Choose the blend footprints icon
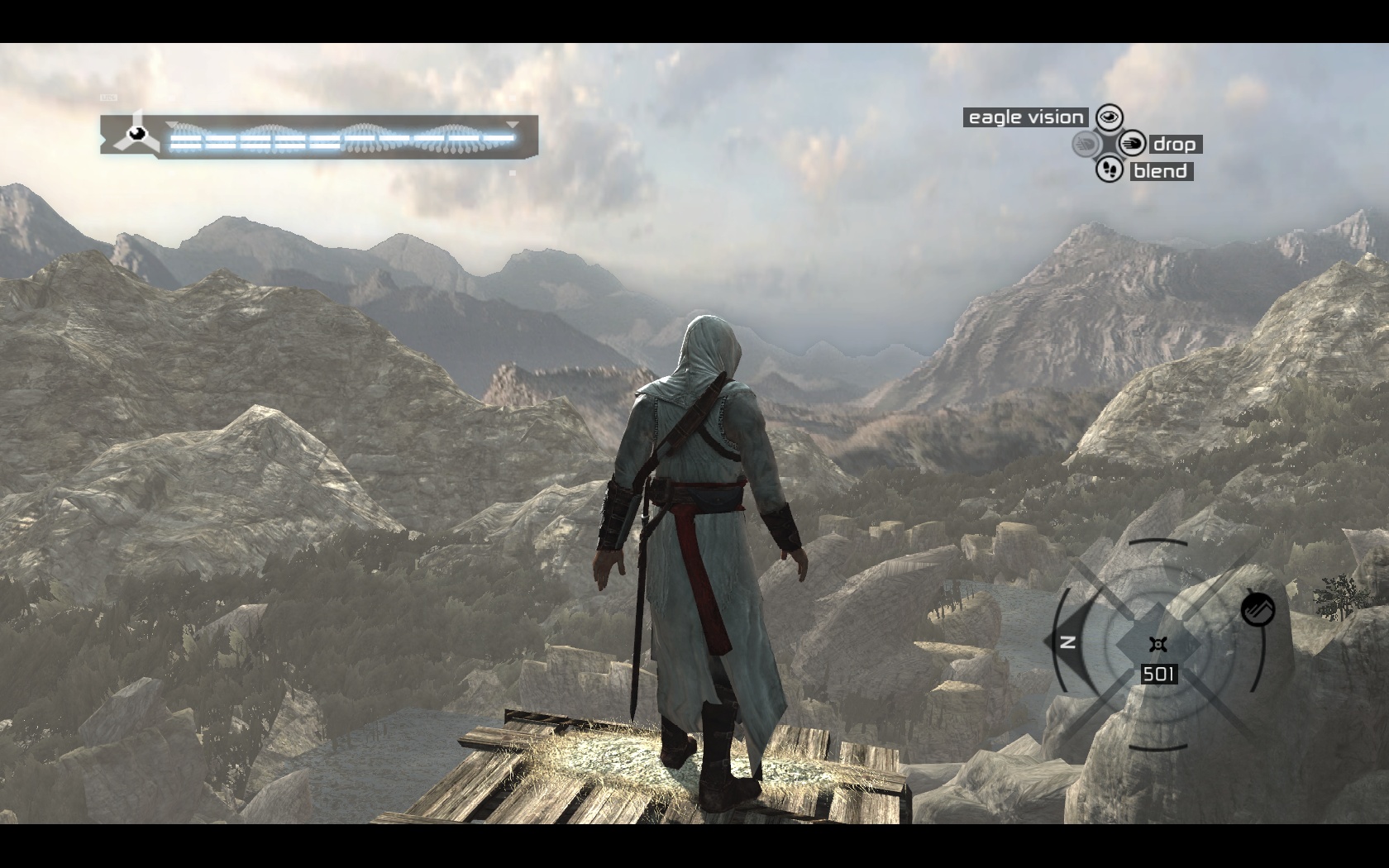Viewport: 1389px width, 868px height. 1110,170
